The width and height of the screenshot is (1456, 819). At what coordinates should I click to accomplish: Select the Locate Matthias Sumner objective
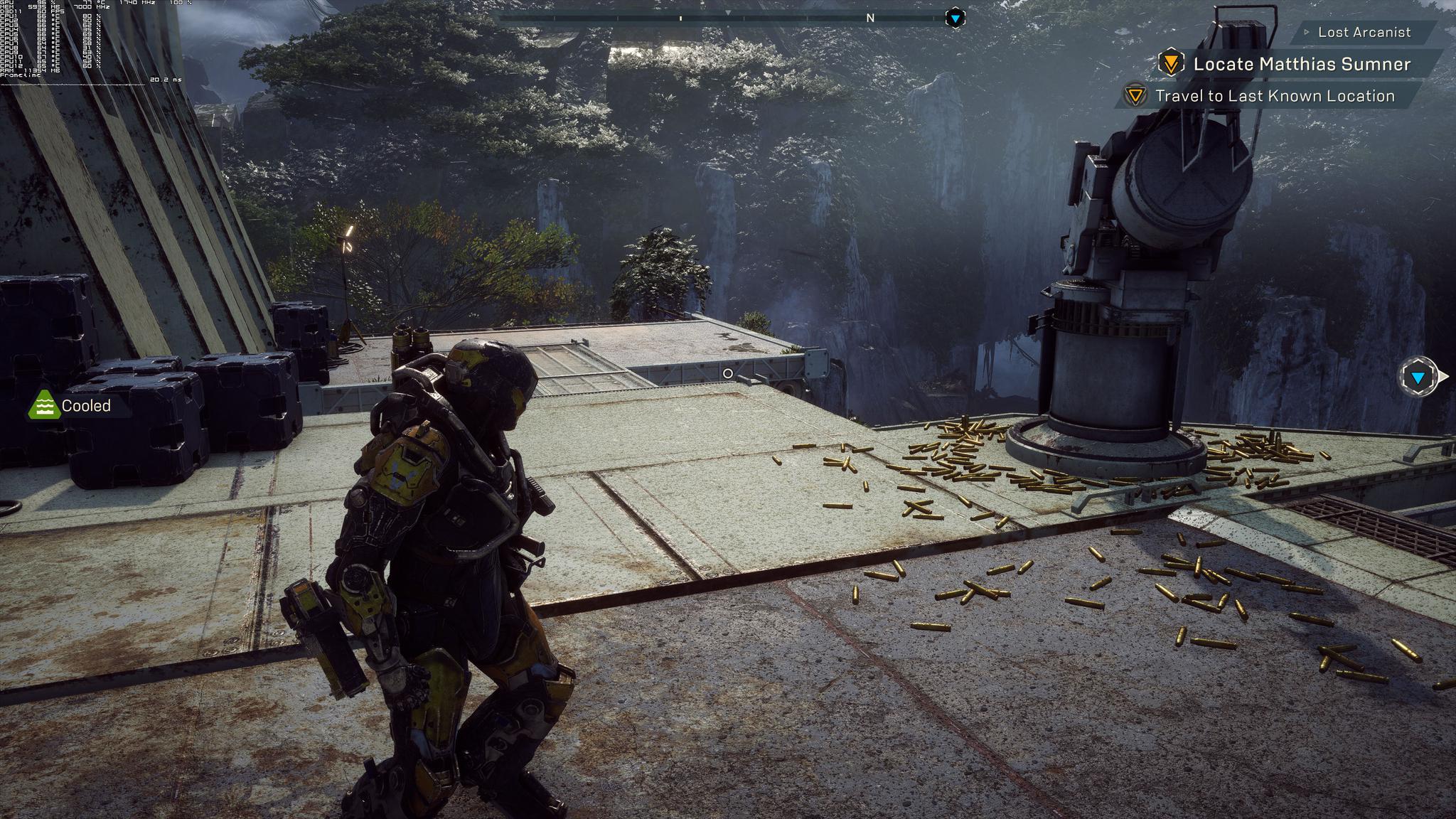(1301, 64)
